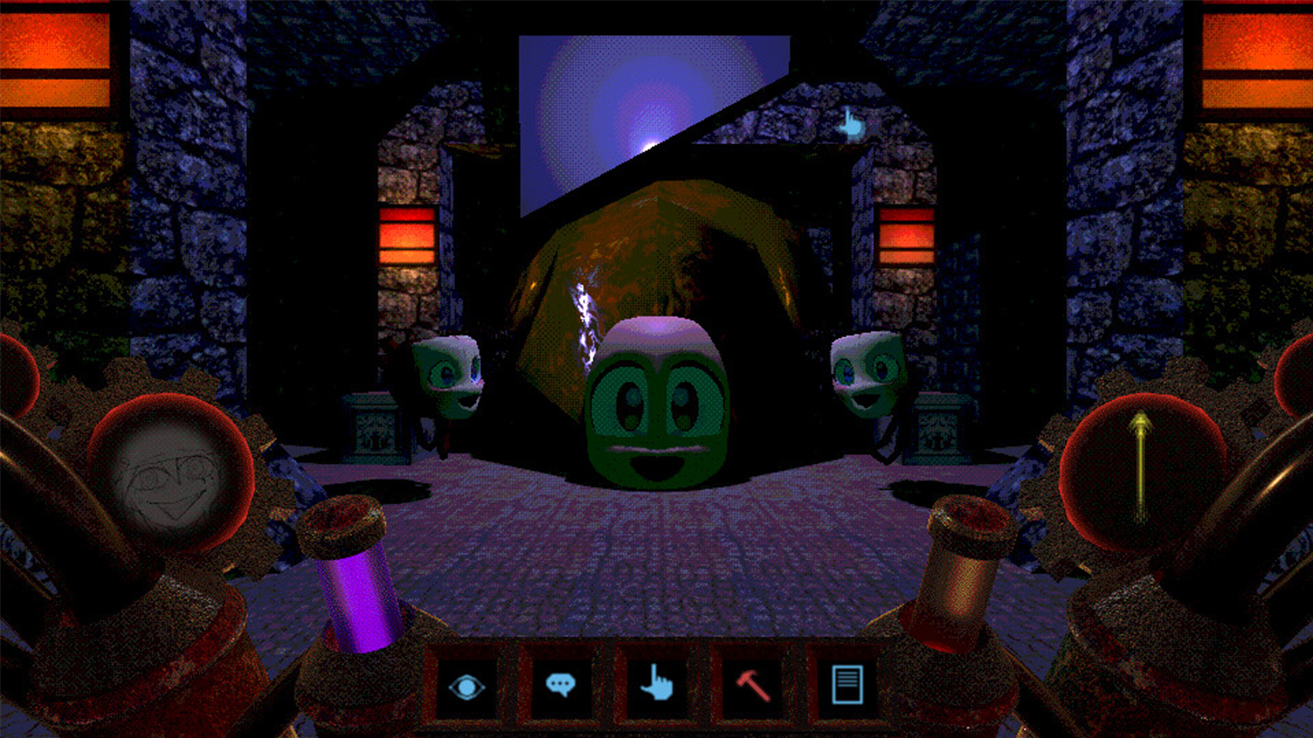Click the right green-faced creature

click(866, 375)
